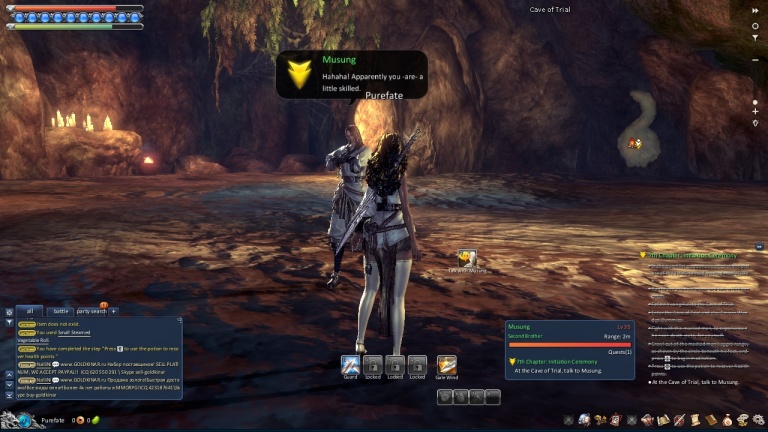Select the 7th Chapter: Initiation Ceremony quest entry
The height and width of the screenshot is (432, 768).
(558, 361)
